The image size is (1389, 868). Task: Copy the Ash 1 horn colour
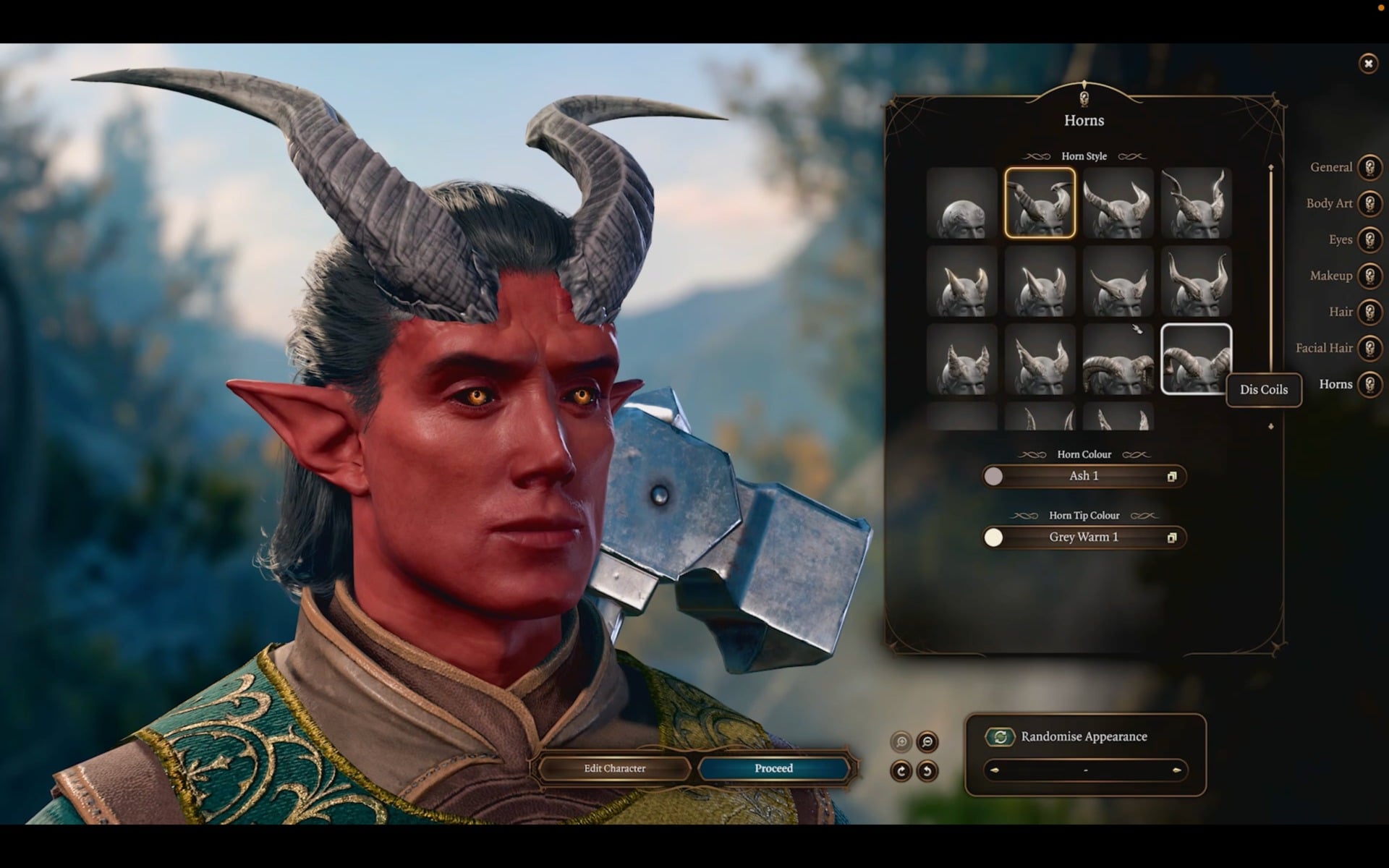(x=1173, y=476)
